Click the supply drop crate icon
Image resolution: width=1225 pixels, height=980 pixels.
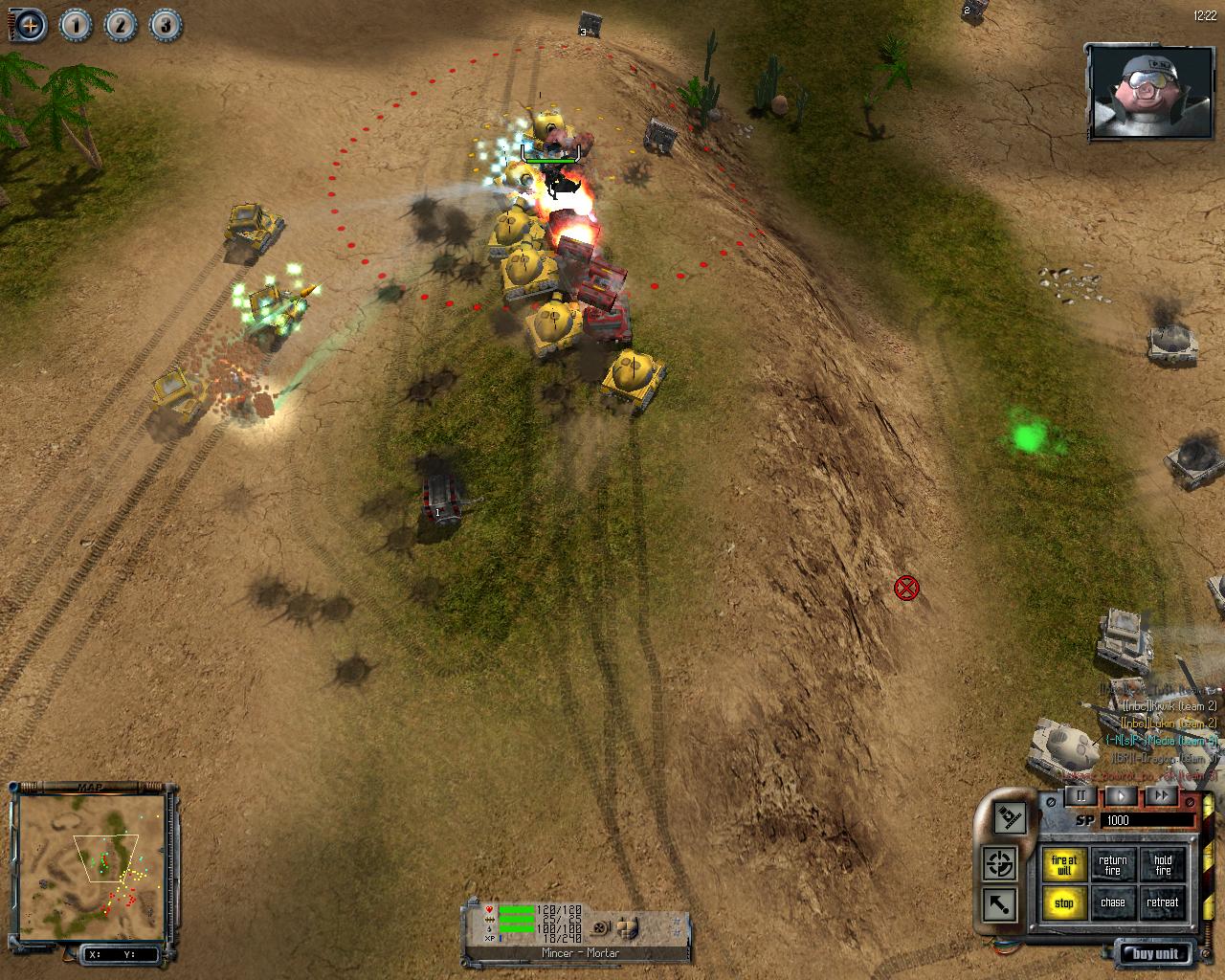click(x=1011, y=816)
